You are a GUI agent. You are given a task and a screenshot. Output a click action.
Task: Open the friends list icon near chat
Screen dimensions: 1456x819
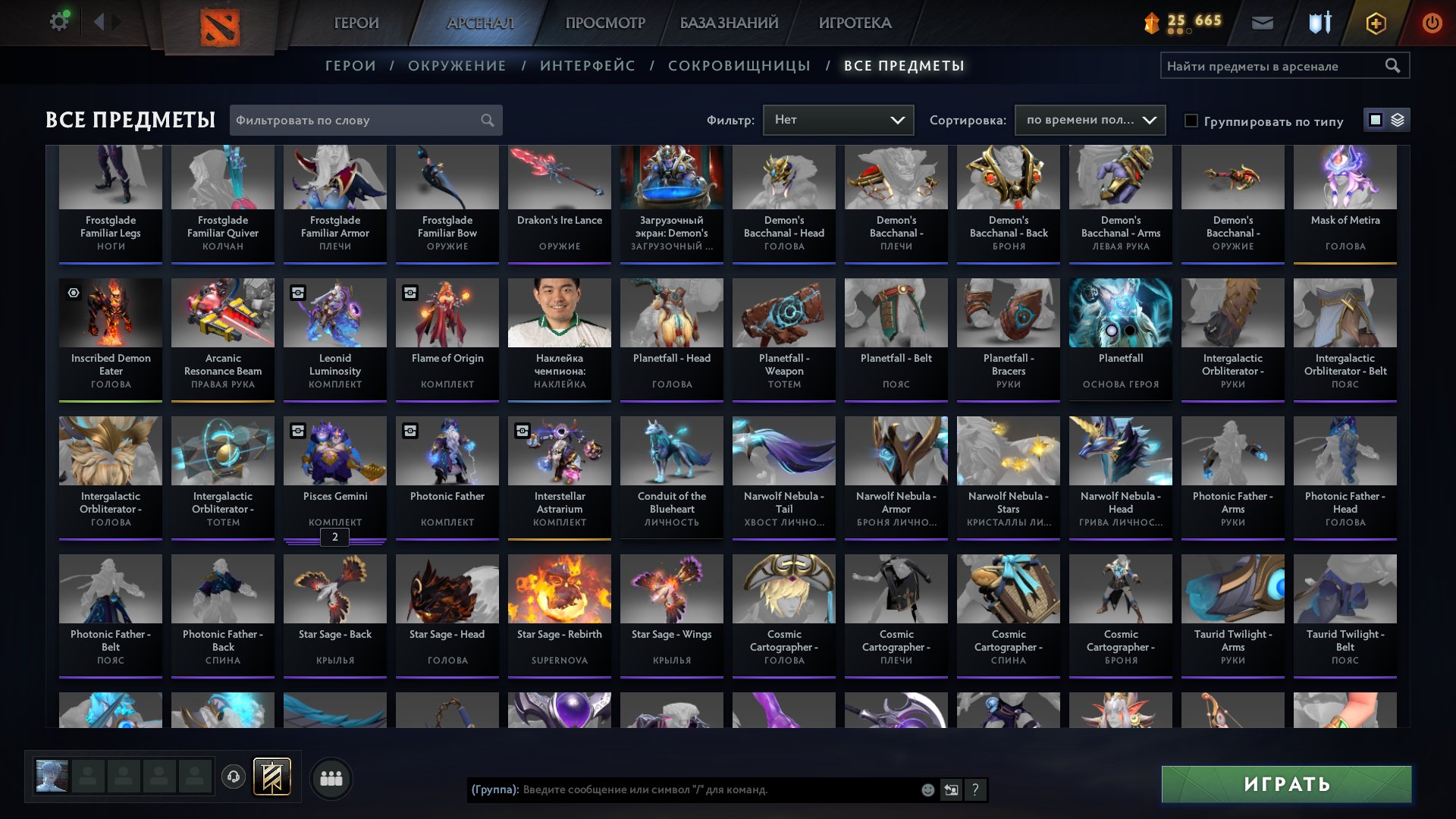(x=330, y=777)
